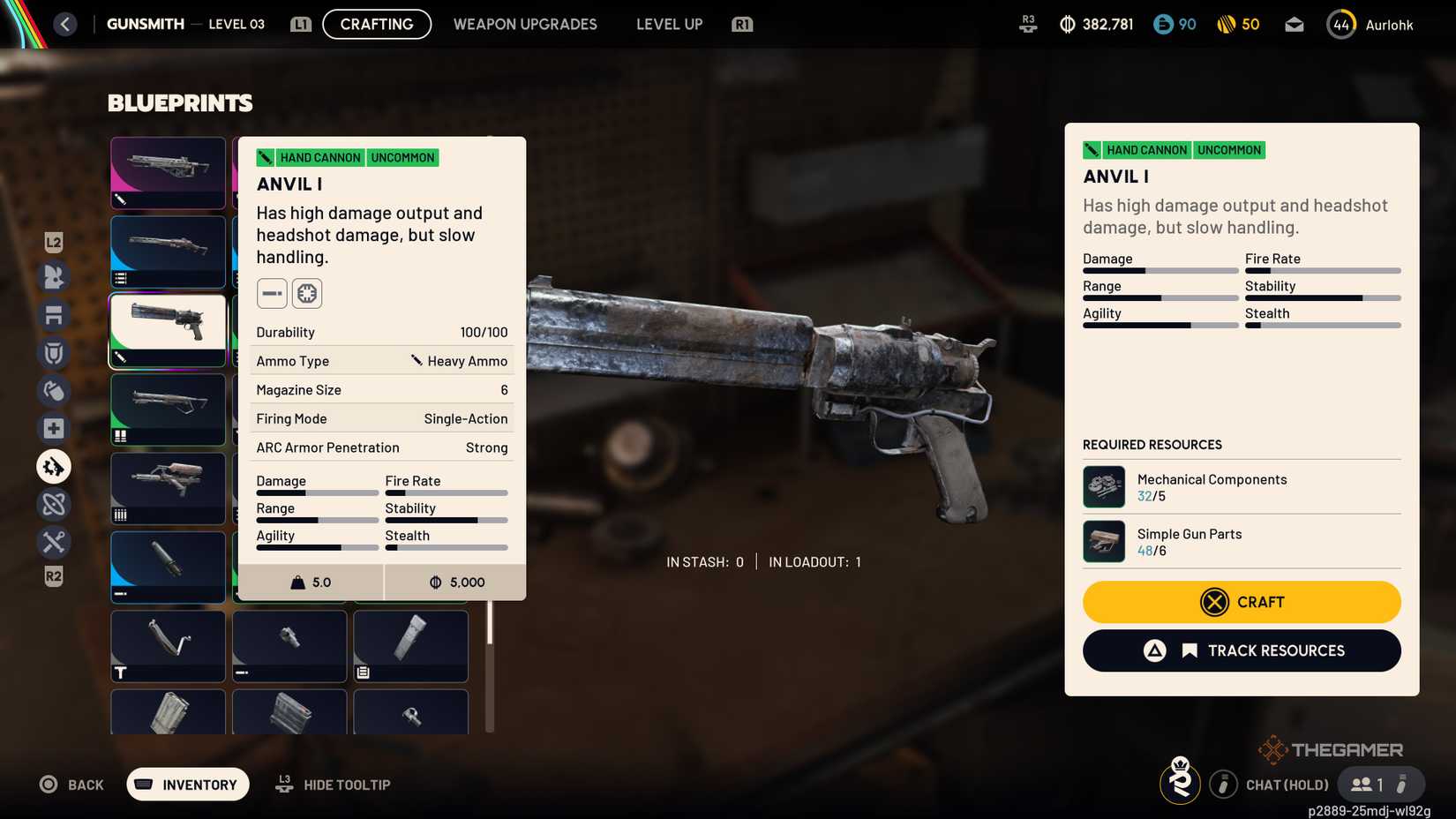Select the highlighted crafting gear category icon
Viewport: 1456px width, 819px height.
pyautogui.click(x=53, y=466)
